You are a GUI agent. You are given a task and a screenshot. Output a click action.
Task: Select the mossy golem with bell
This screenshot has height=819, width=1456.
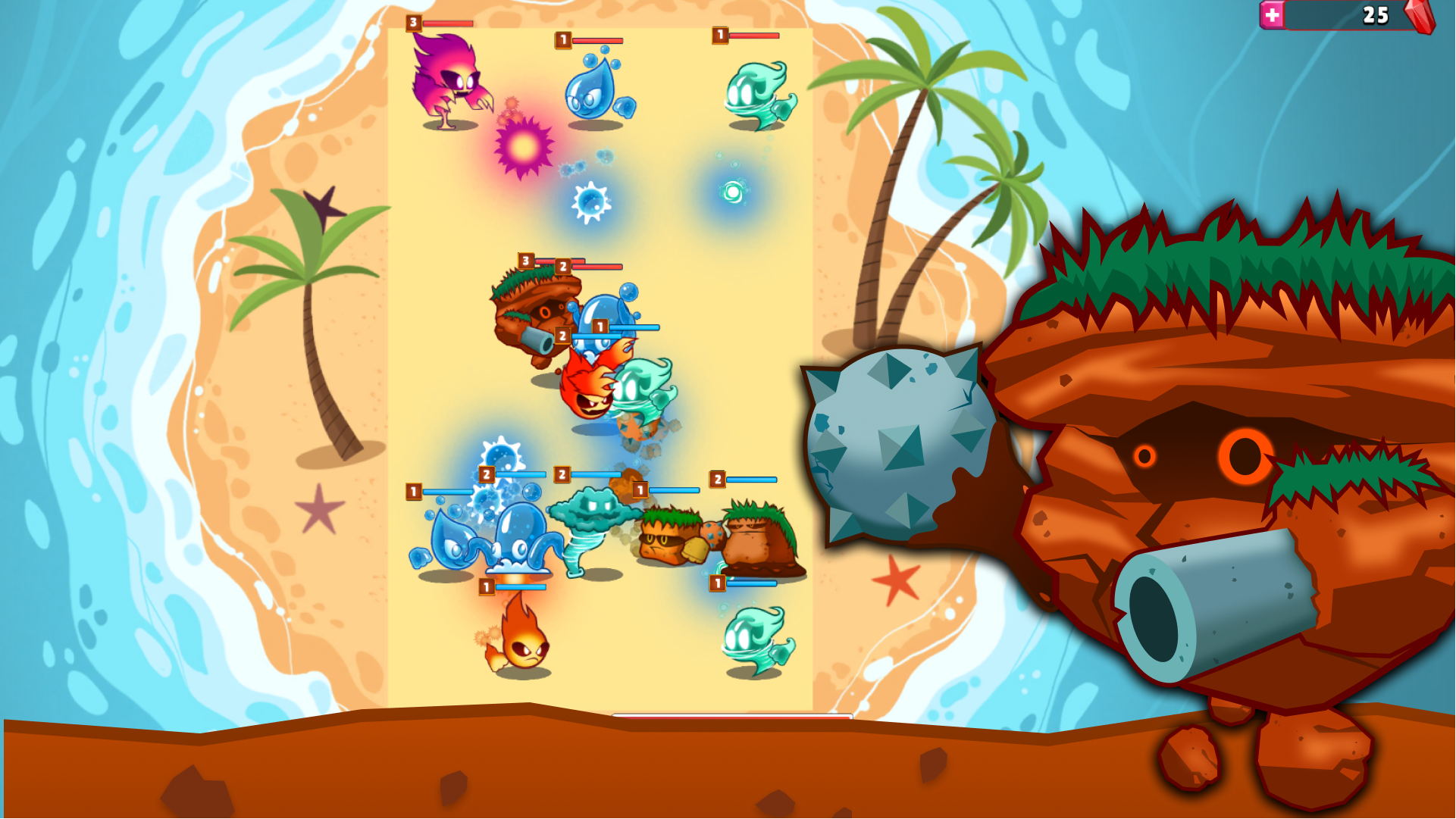pos(667,538)
